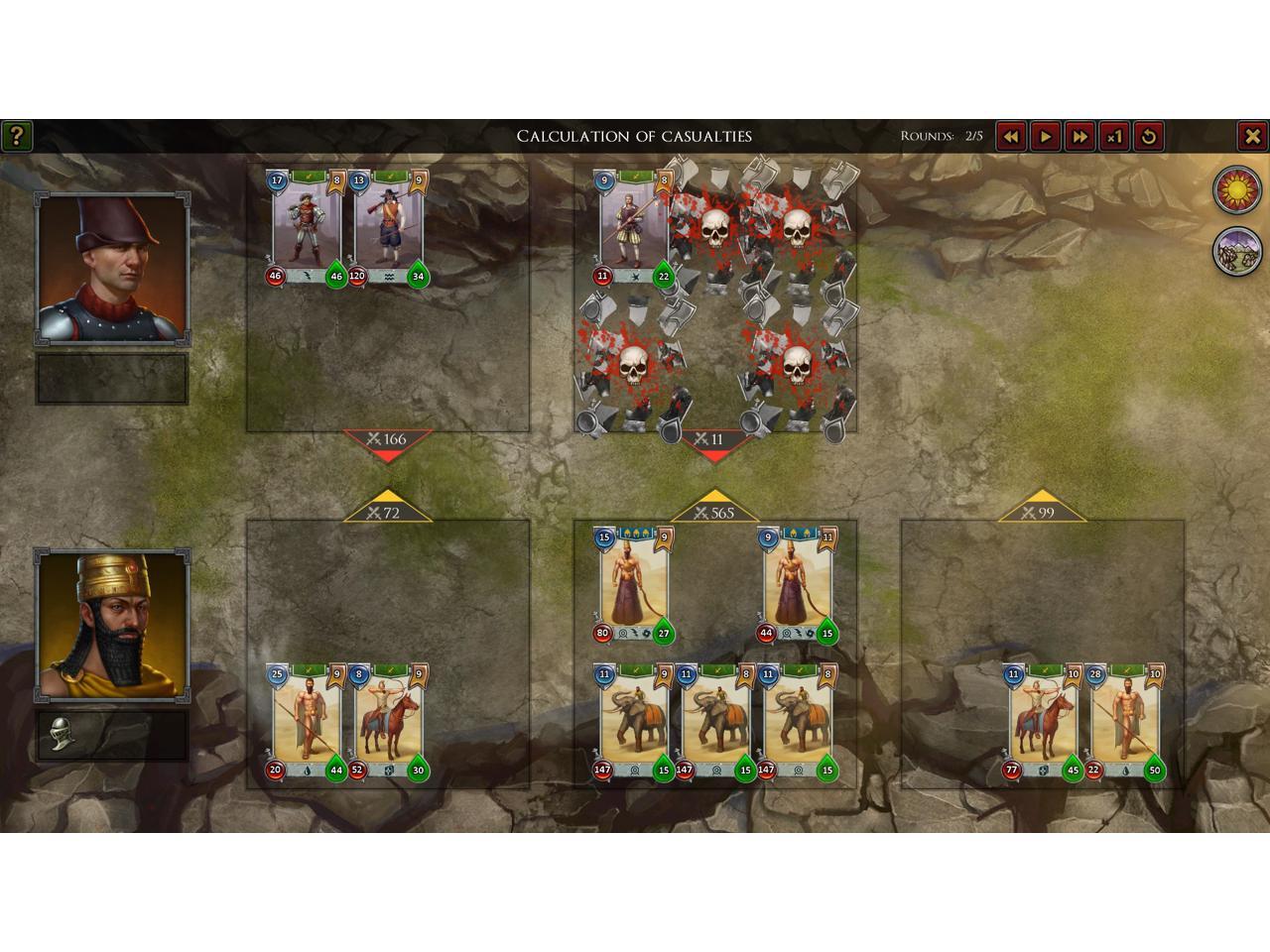The image size is (1270, 952).
Task: Select the bearded commander with golden helmet
Action: (x=112, y=625)
